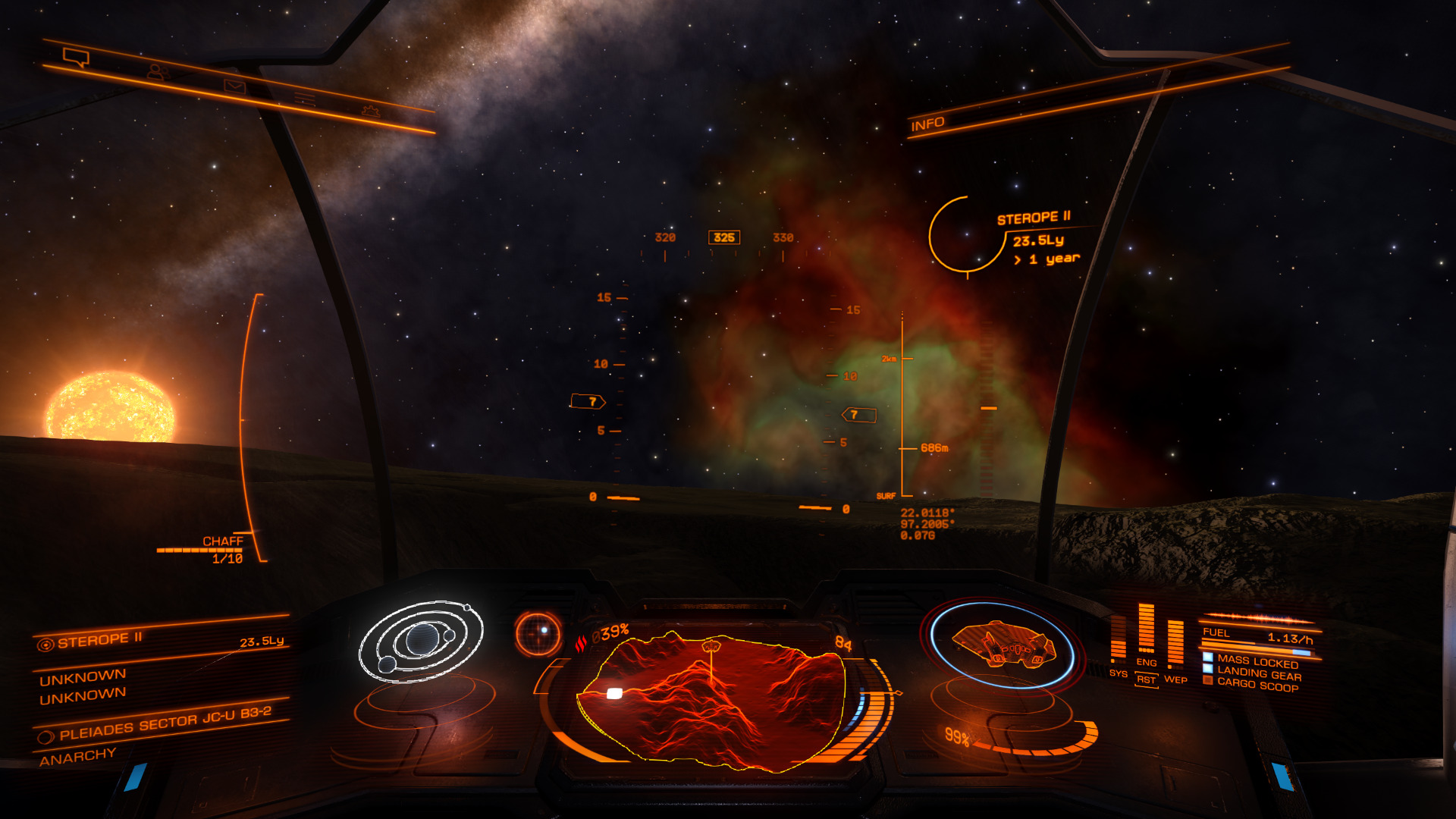
Task: Select the ship hologram shield display
Action: 1001,645
